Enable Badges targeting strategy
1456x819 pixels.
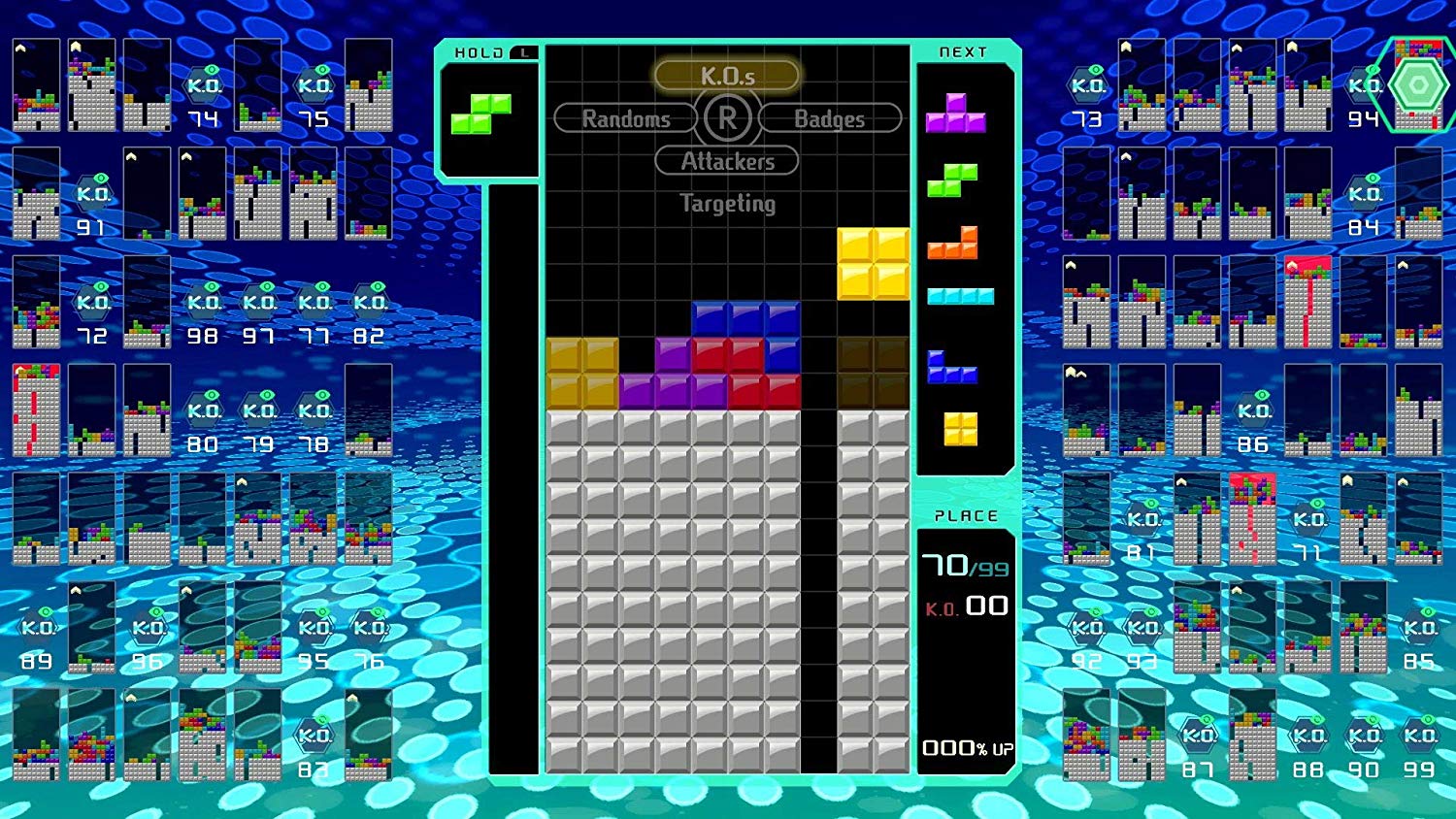830,118
